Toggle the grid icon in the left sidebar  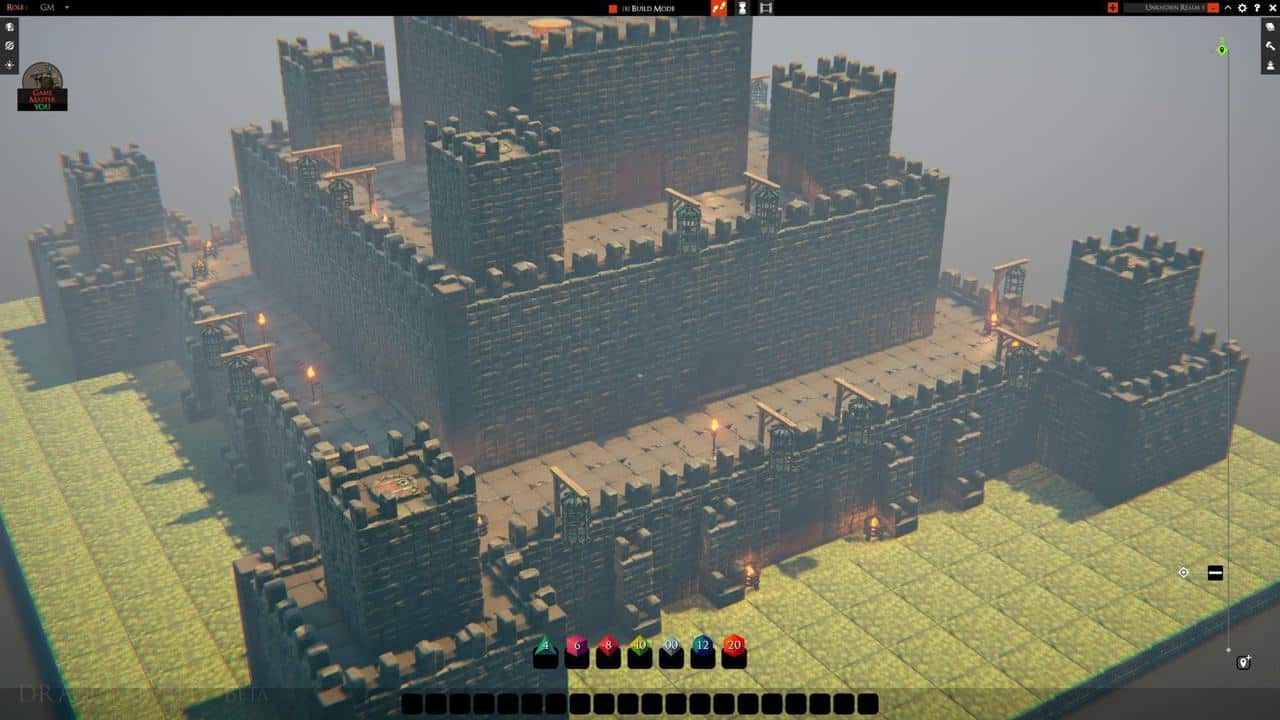click(x=9, y=45)
